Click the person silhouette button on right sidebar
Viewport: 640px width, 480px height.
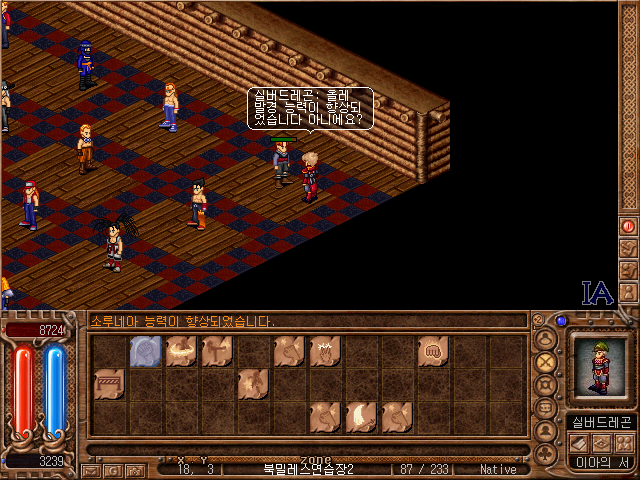coord(629,292)
